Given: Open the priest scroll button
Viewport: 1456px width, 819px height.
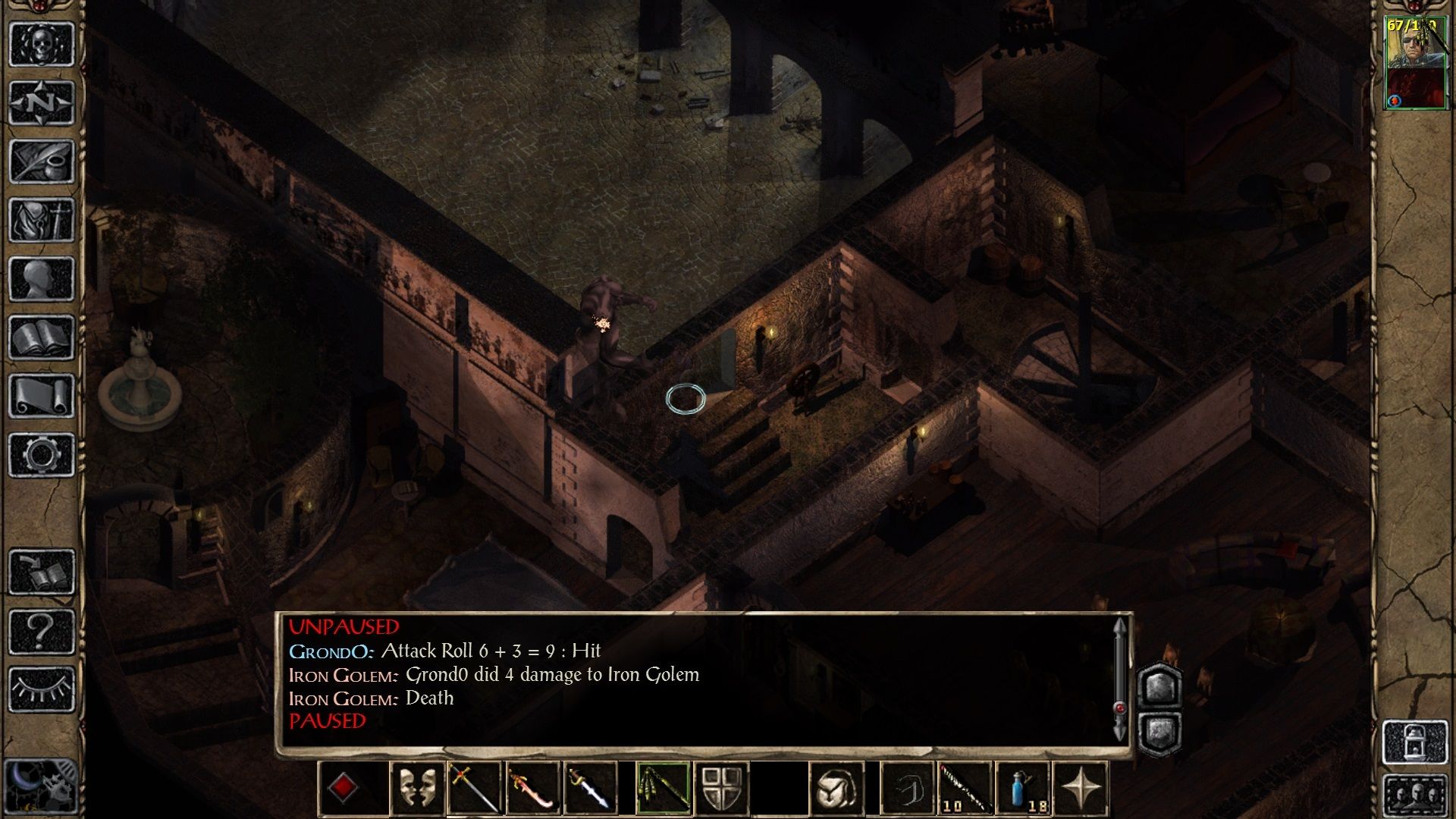Looking at the screenshot, I should click(x=42, y=396).
